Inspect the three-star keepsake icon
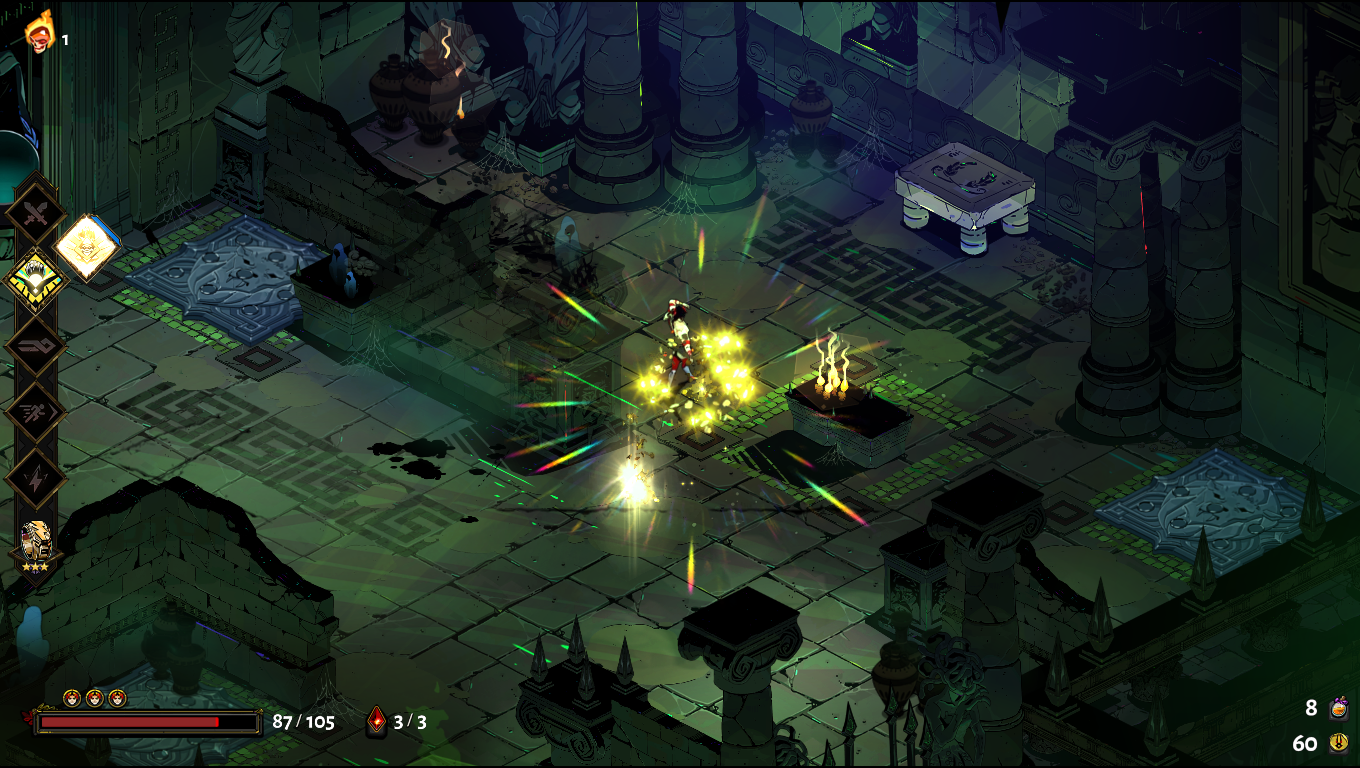The height and width of the screenshot is (768, 1360). 35,543
